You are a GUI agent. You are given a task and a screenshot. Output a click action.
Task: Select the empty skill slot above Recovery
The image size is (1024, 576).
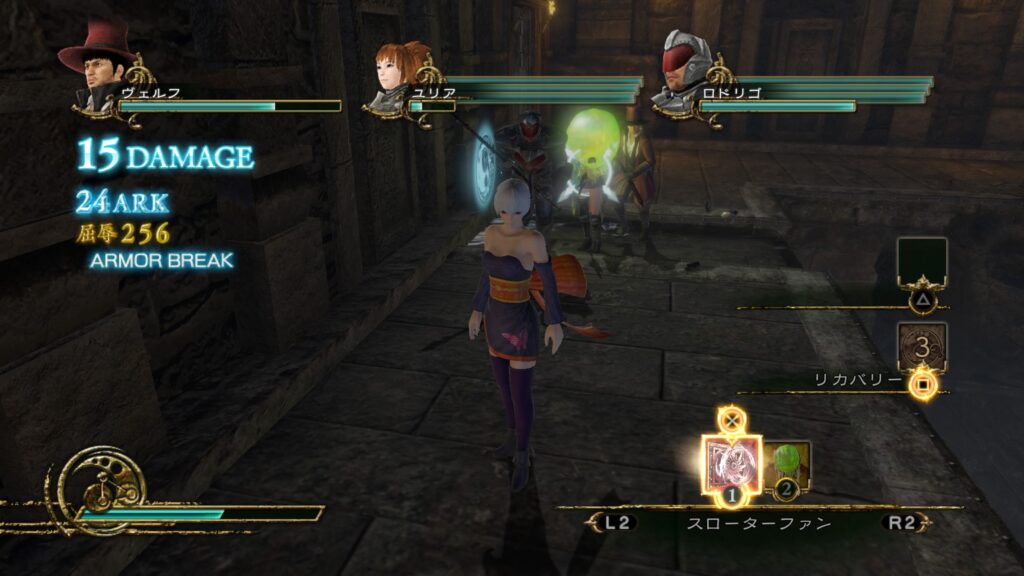click(x=921, y=261)
